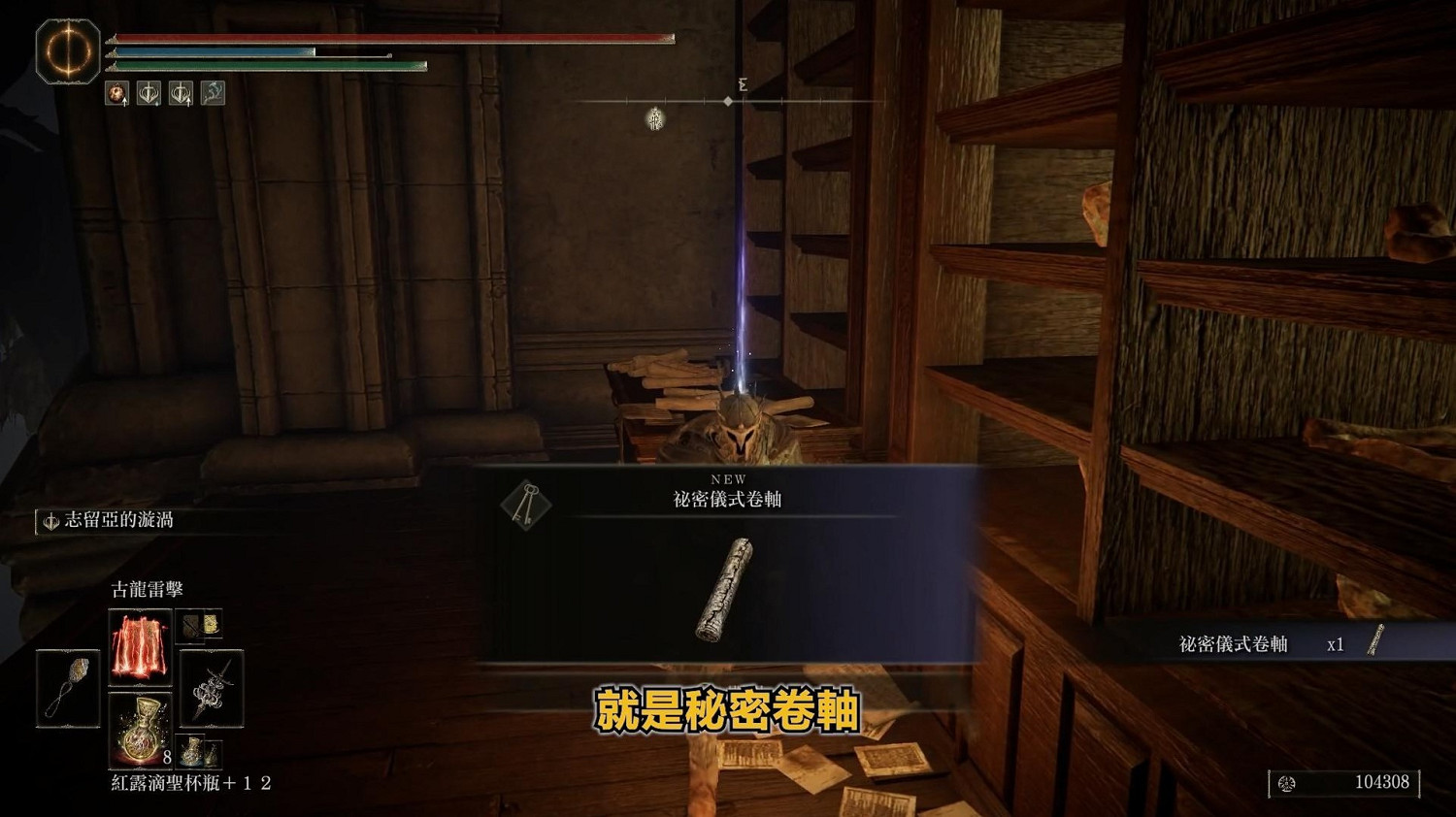
Task: Click the key icon in the item pickup dialog
Action: 524,503
